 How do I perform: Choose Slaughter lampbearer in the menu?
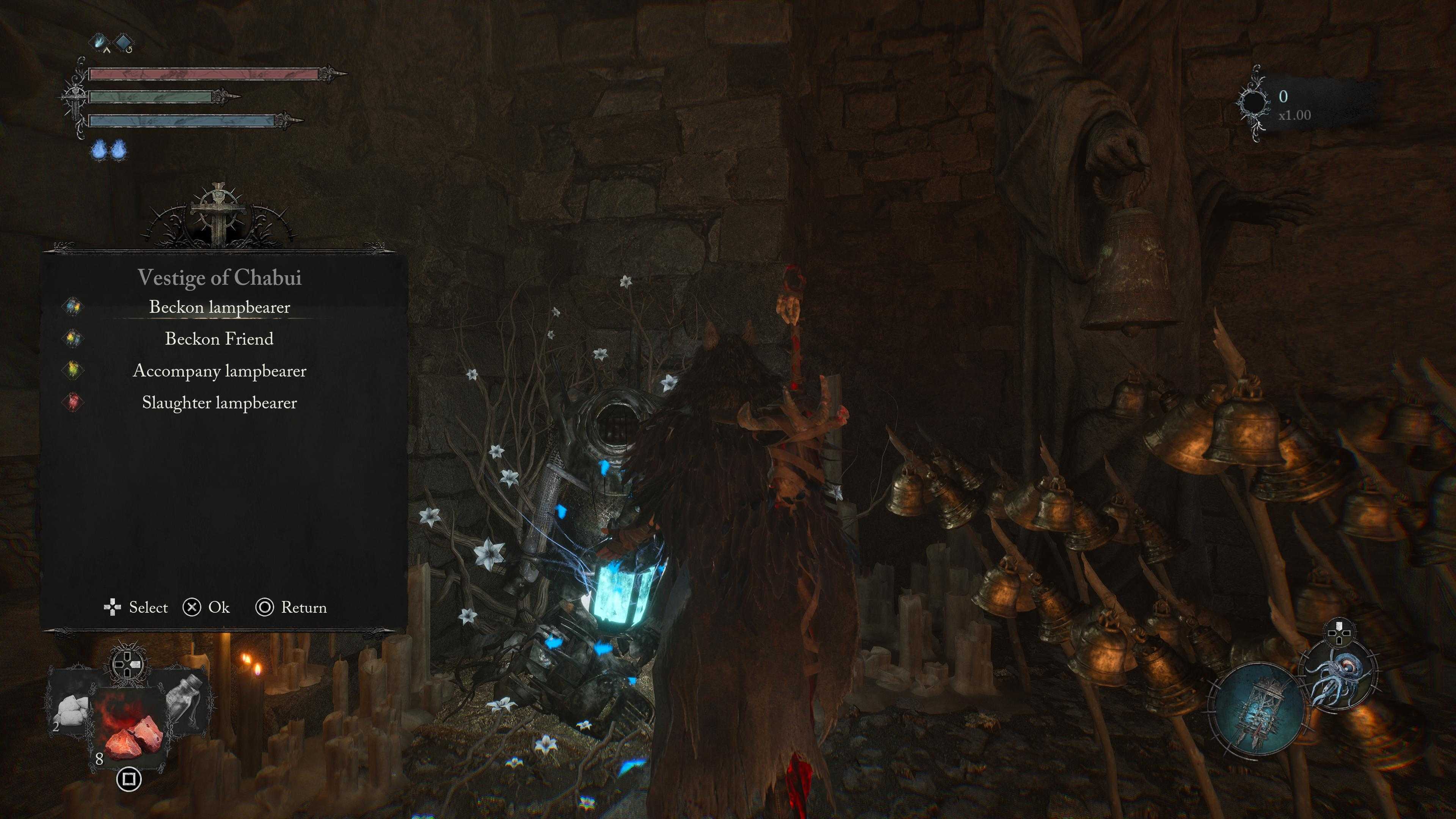219,403
